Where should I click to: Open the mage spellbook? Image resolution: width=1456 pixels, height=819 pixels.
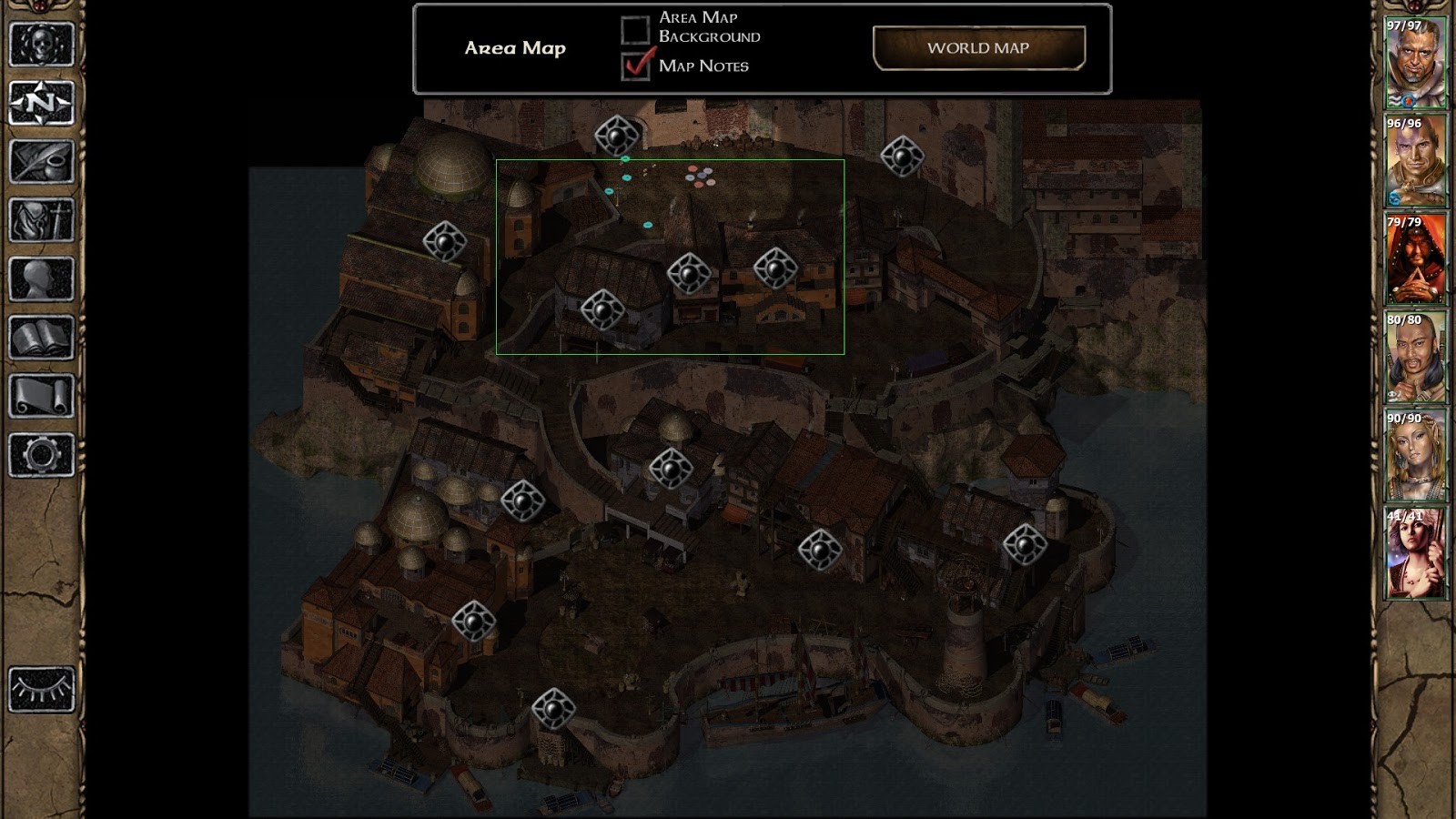41,338
